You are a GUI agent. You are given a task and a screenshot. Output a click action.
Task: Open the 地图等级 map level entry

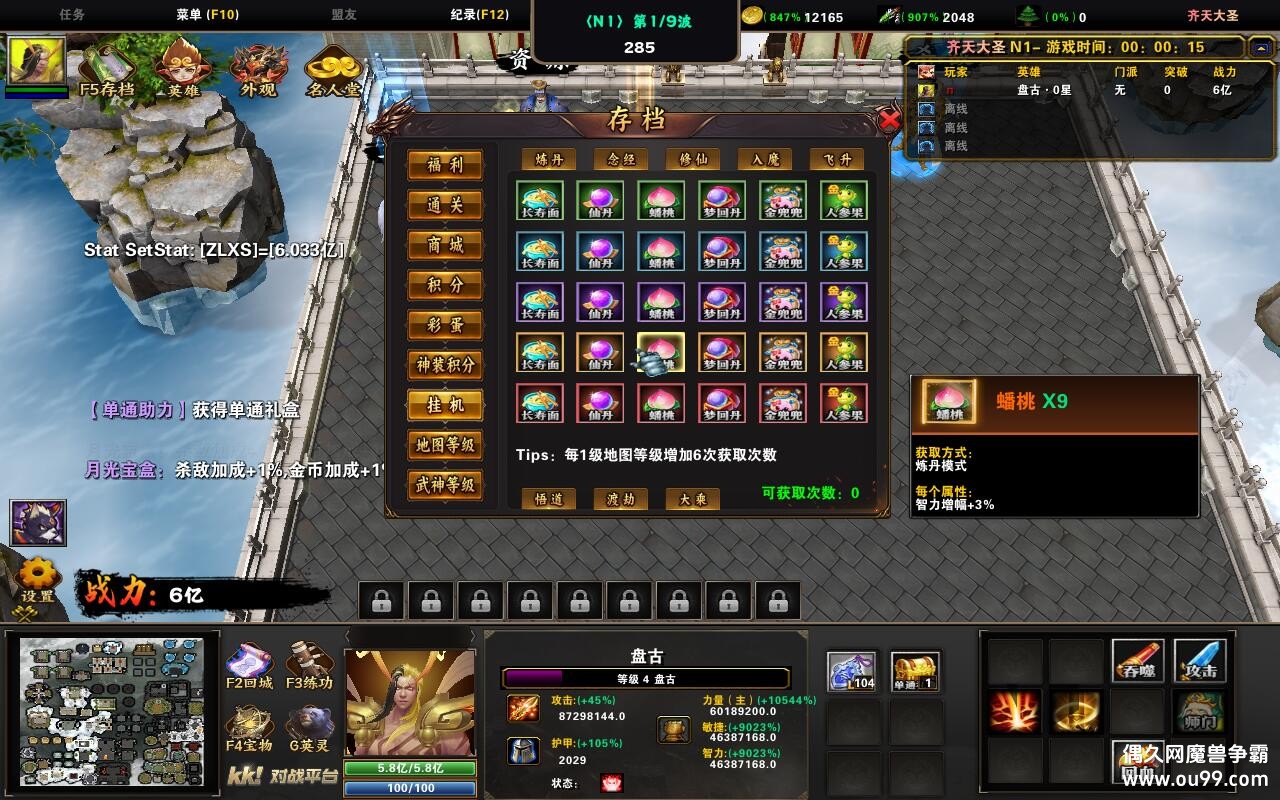coord(445,445)
